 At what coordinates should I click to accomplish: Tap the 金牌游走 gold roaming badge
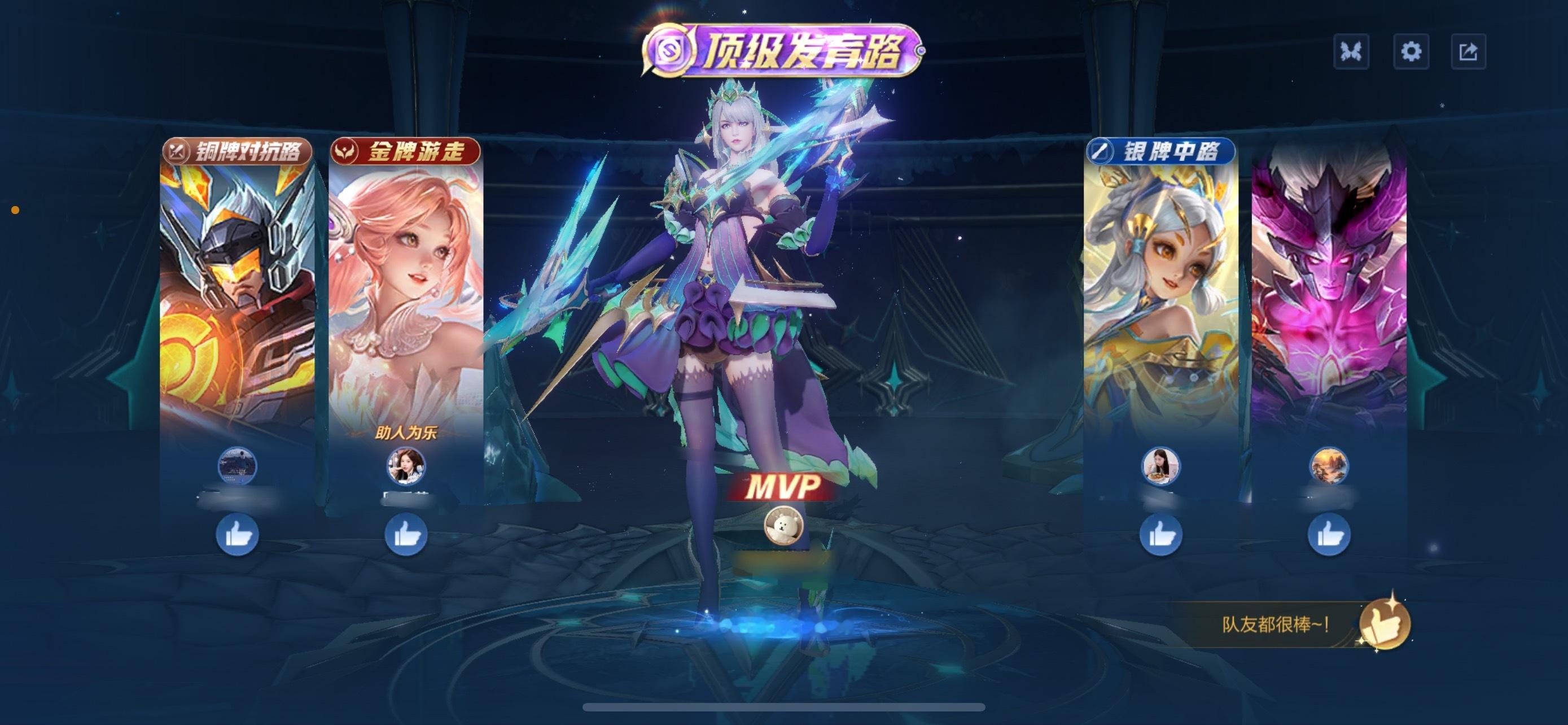pos(405,151)
